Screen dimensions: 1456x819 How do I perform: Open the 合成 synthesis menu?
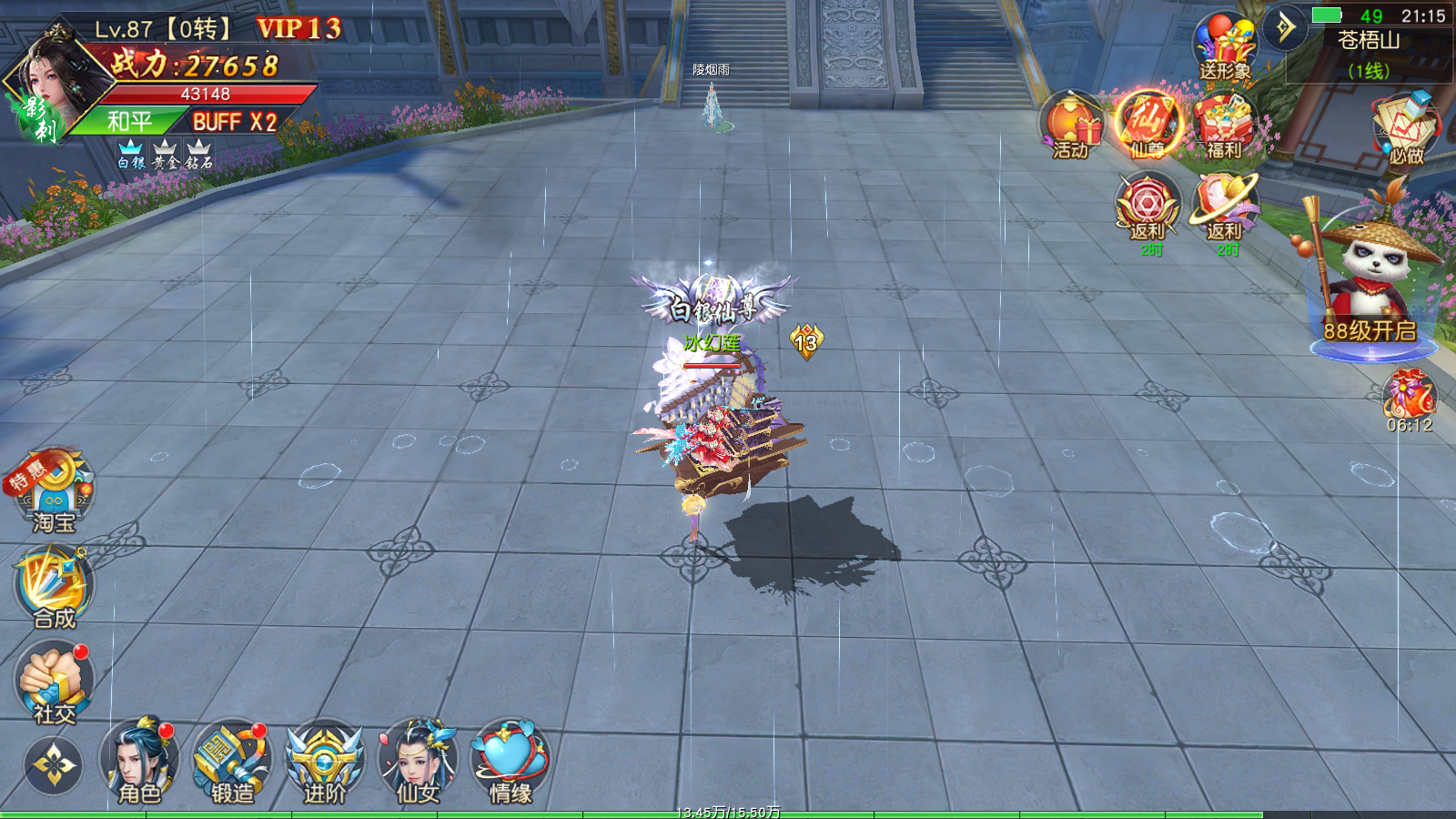[54, 587]
